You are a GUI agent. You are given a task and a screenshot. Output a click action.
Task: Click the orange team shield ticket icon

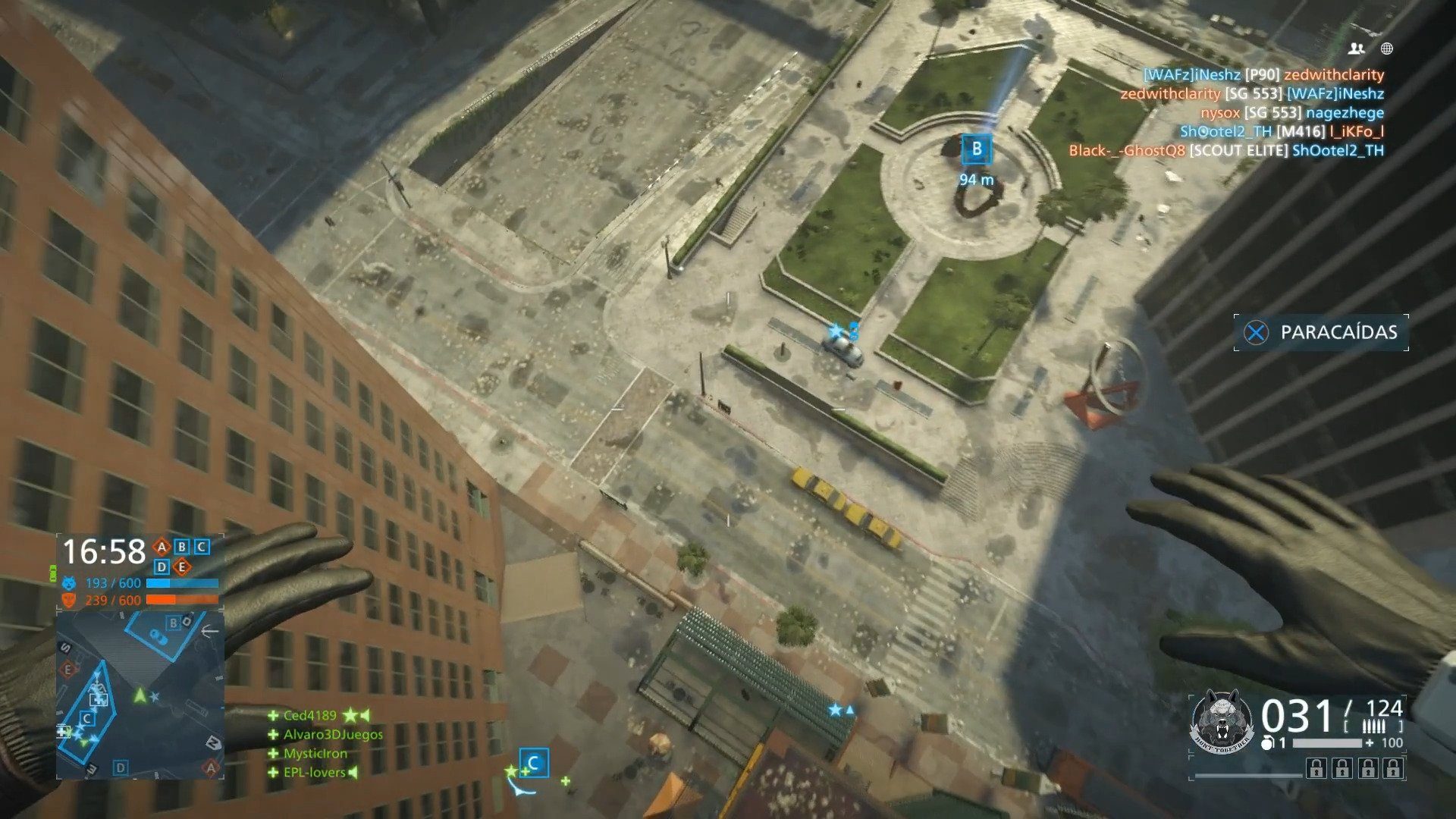click(68, 599)
